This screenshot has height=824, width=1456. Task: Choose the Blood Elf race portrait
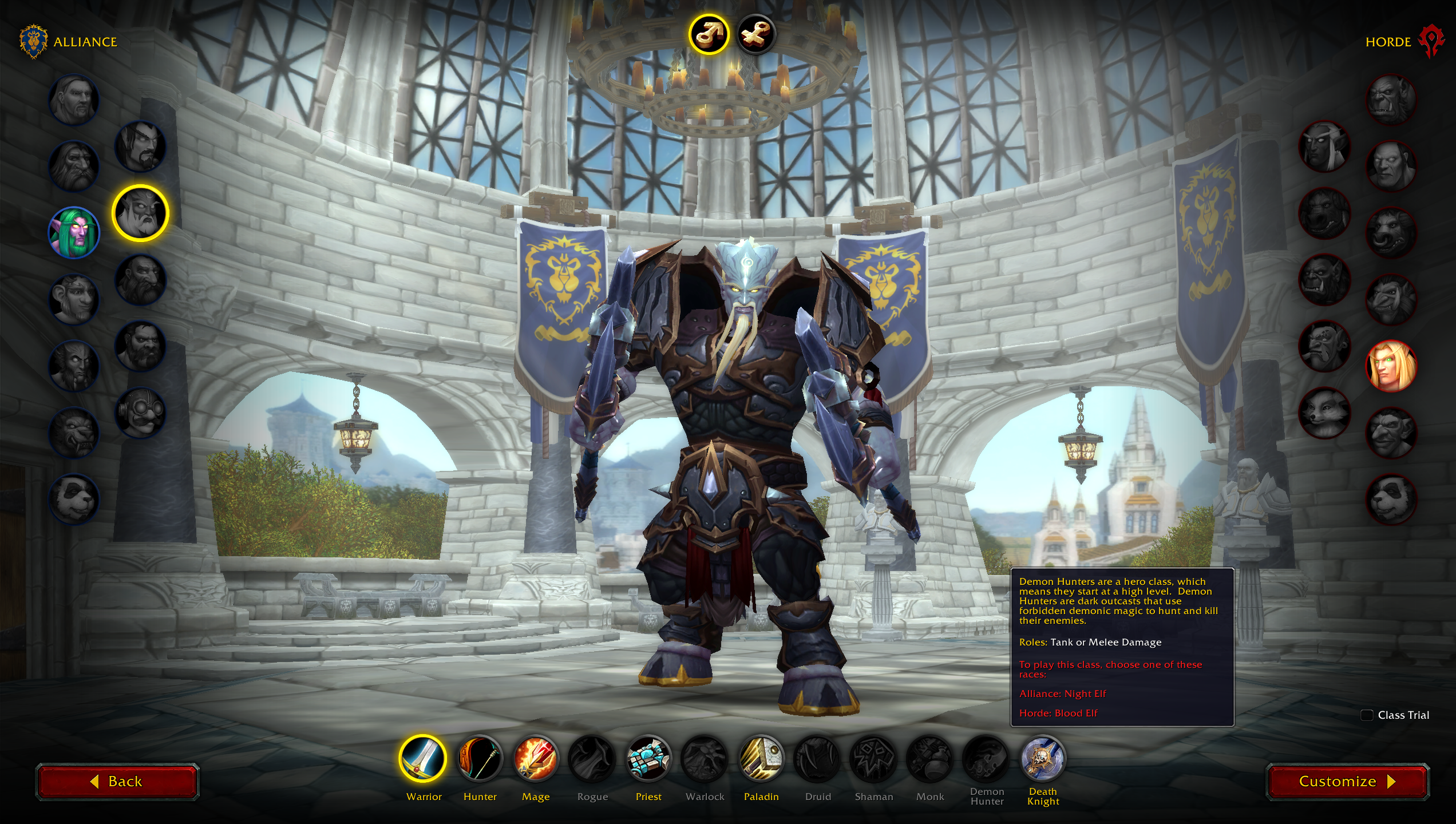pyautogui.click(x=1391, y=366)
